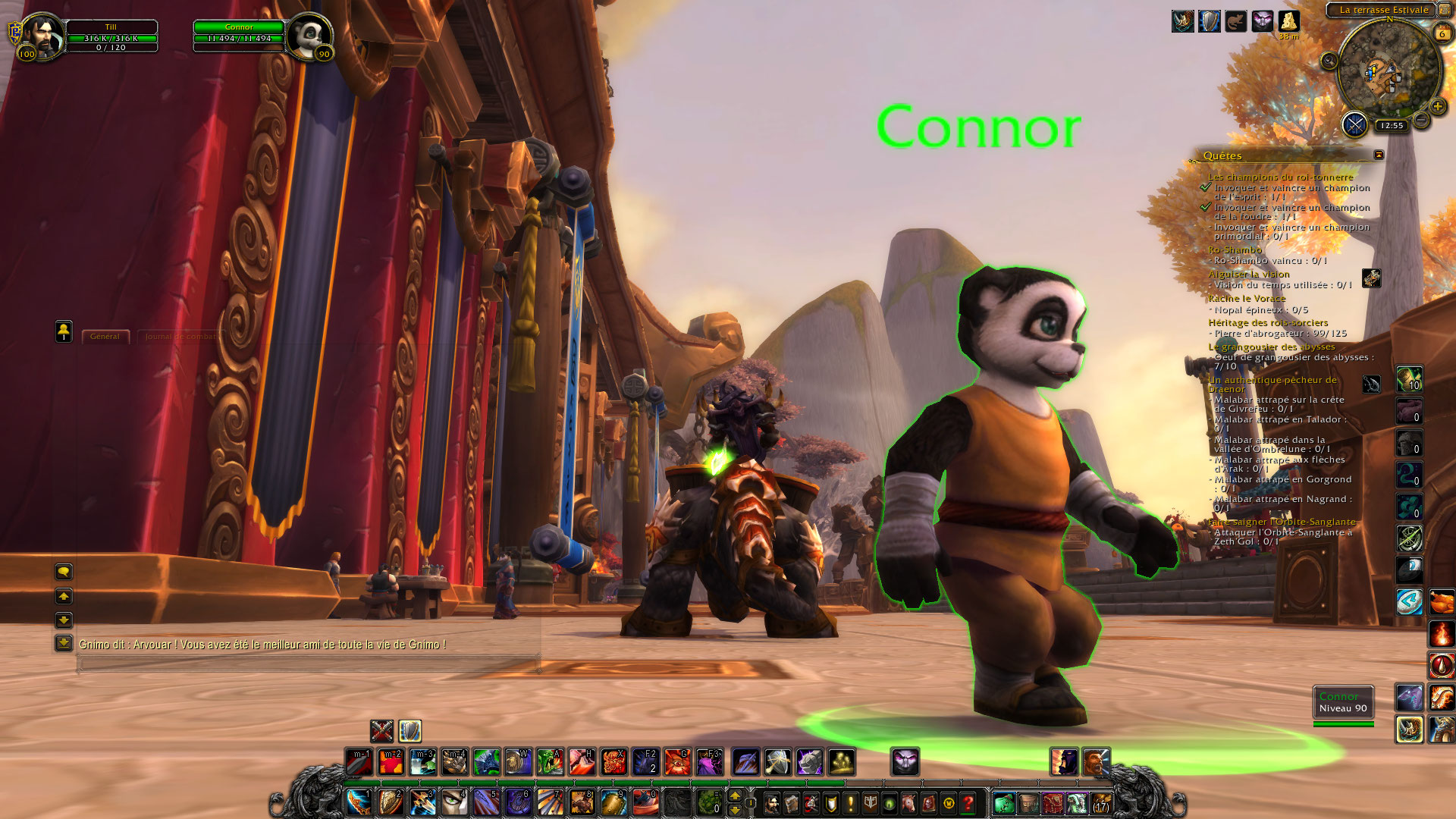Switch to Journal de combat tab
Screen dimensions: 1456x819
click(x=180, y=337)
